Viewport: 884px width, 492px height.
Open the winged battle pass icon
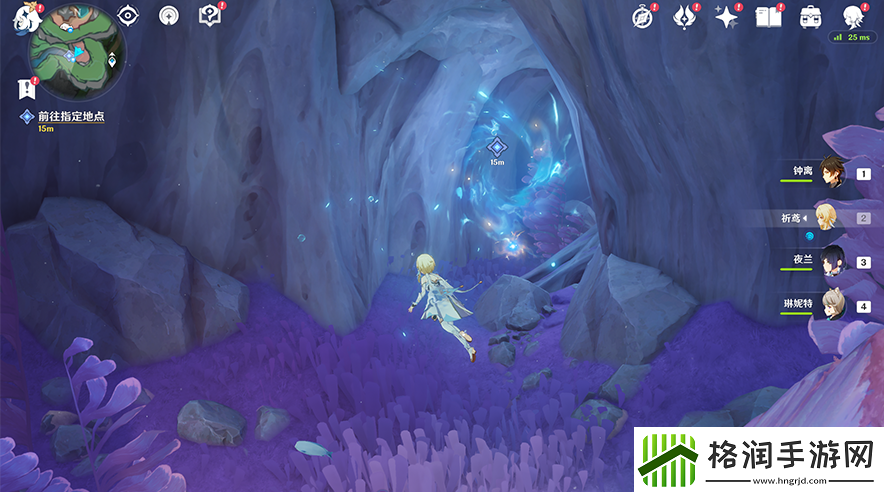point(684,16)
